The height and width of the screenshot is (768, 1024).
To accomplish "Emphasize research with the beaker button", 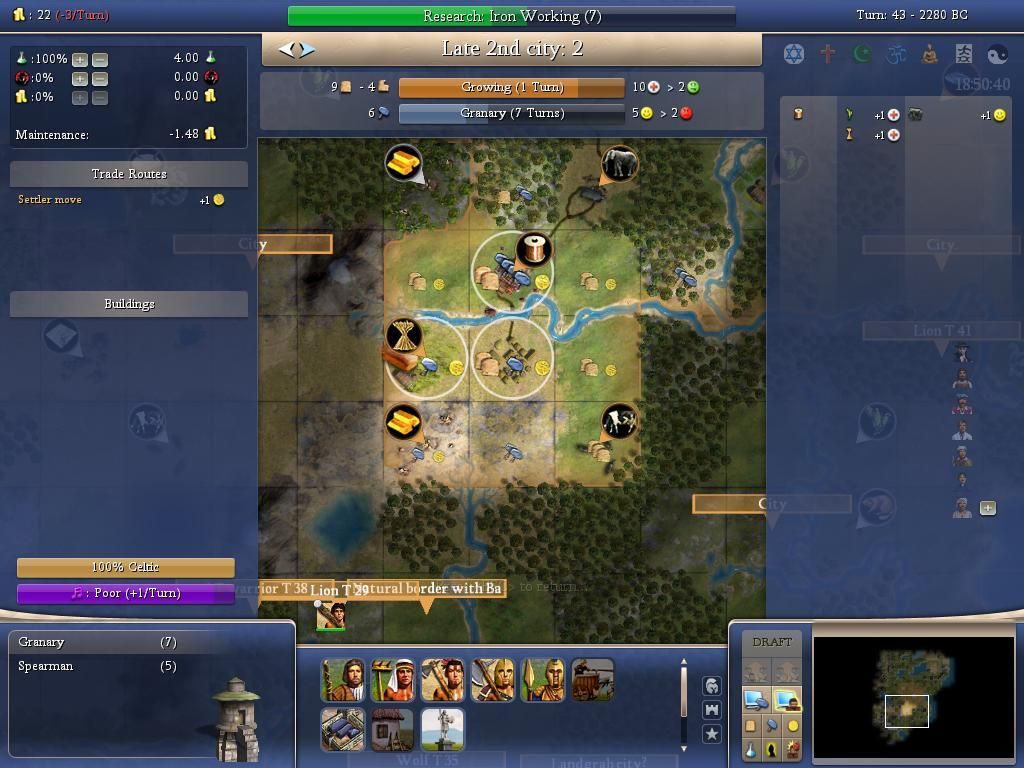I will pyautogui.click(x=751, y=749).
